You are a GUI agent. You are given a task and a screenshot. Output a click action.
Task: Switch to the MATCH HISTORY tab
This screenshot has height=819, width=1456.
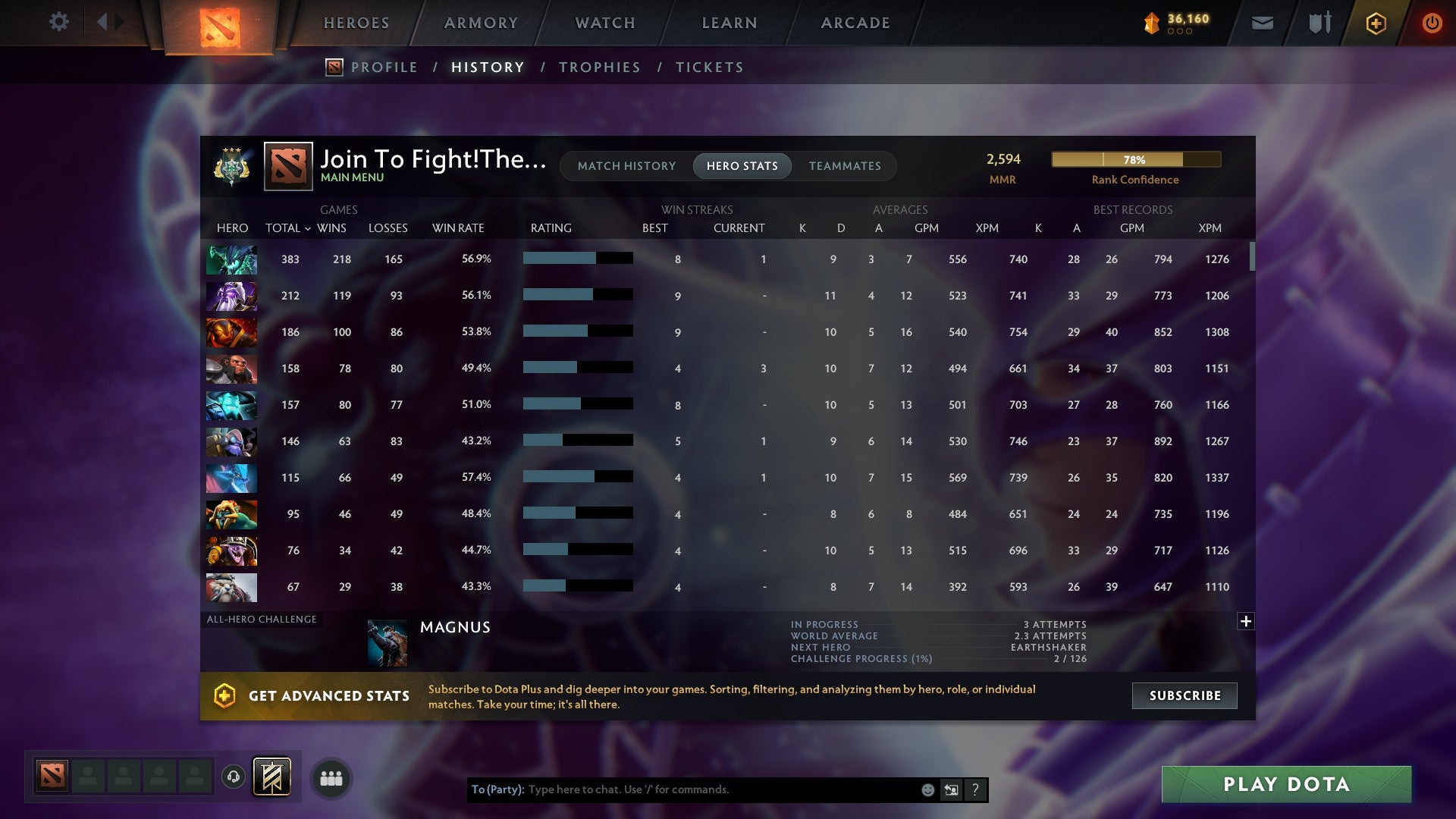[x=626, y=165]
